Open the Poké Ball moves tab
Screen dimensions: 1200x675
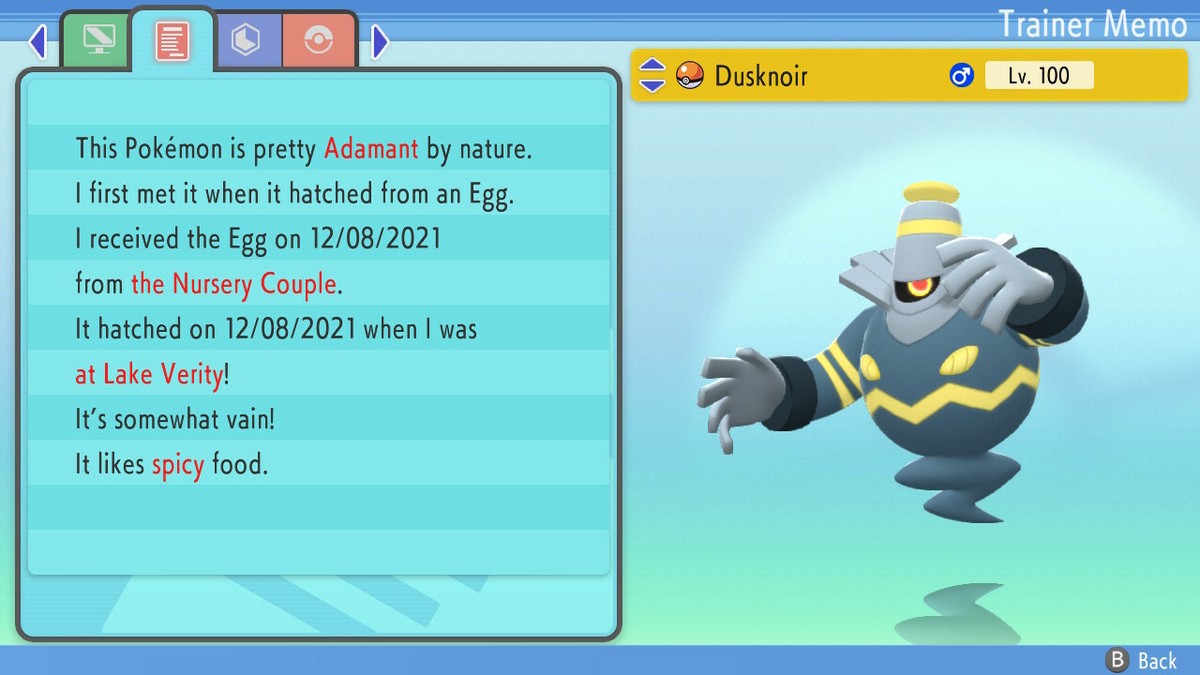click(319, 40)
